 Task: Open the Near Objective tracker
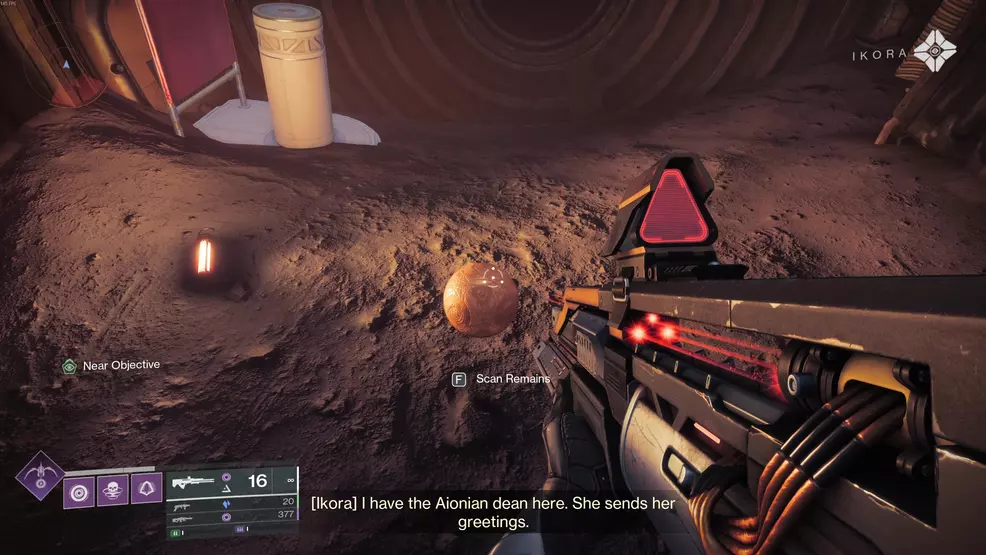point(69,366)
